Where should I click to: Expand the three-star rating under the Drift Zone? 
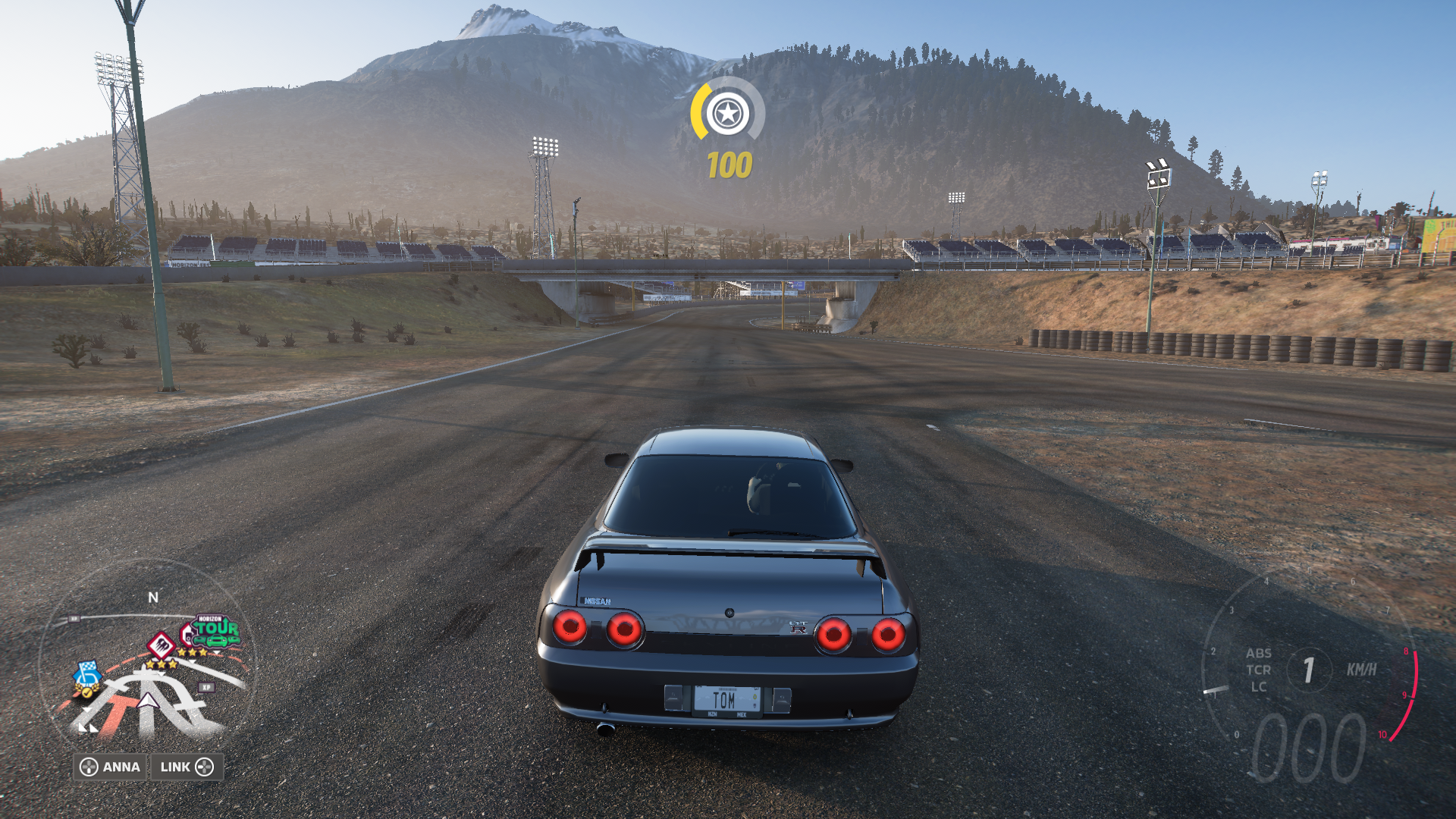[162, 664]
